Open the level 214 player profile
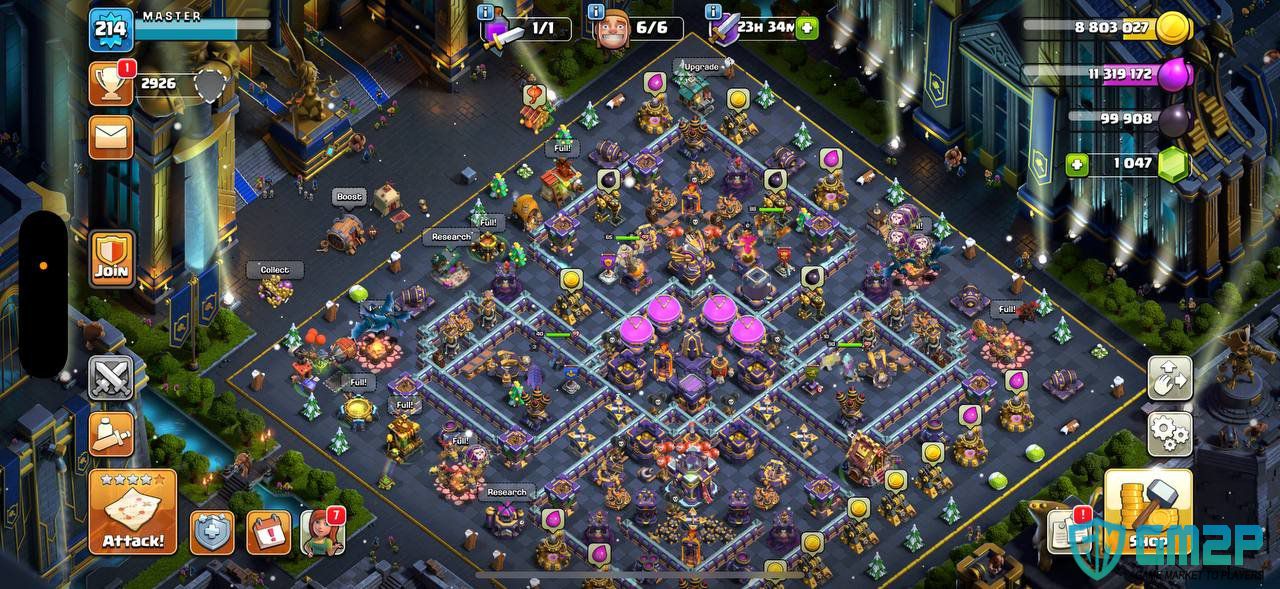 (x=111, y=29)
